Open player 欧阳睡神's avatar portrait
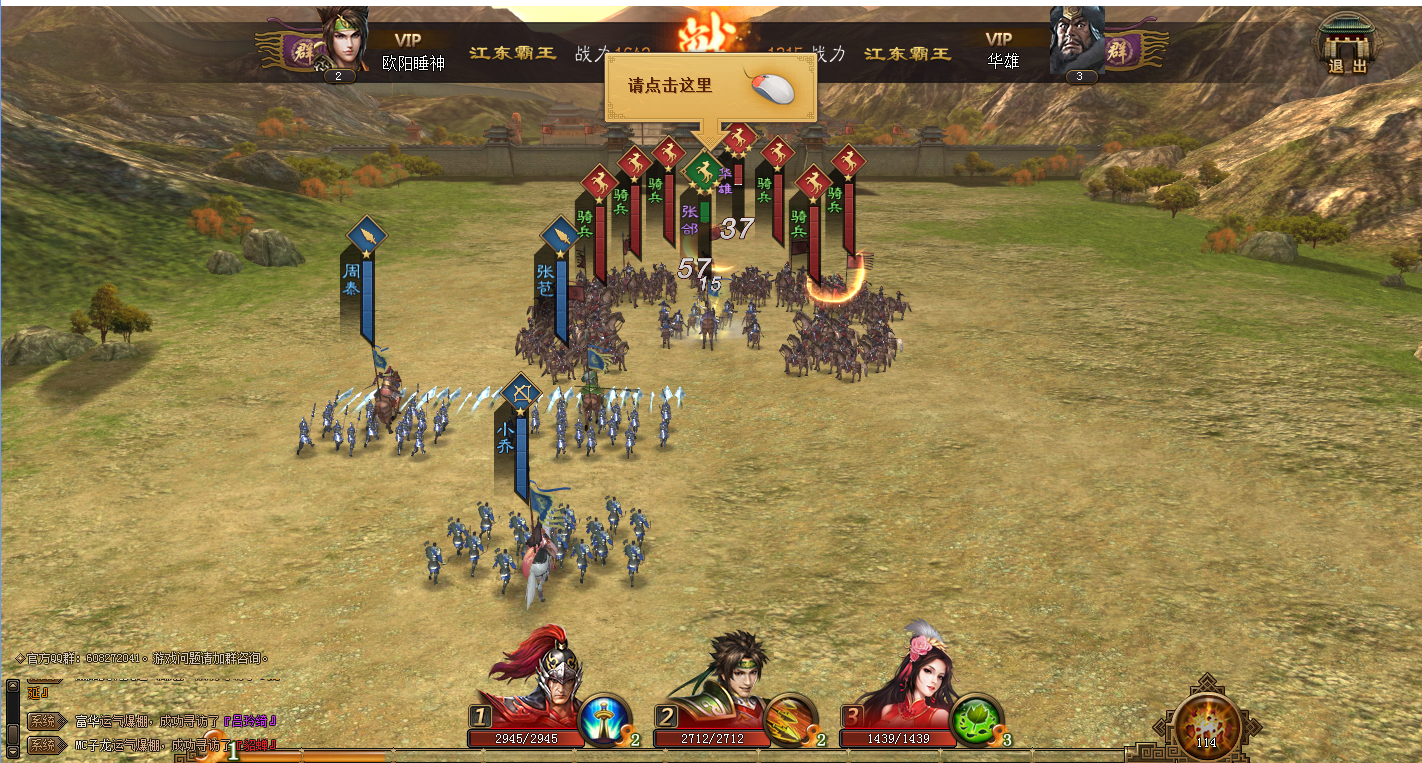1422x763 pixels. (x=341, y=42)
